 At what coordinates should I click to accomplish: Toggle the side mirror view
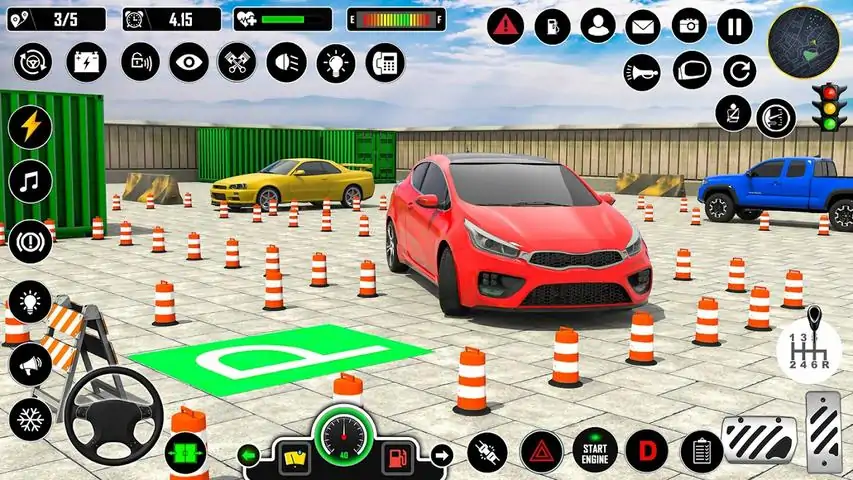pos(691,71)
